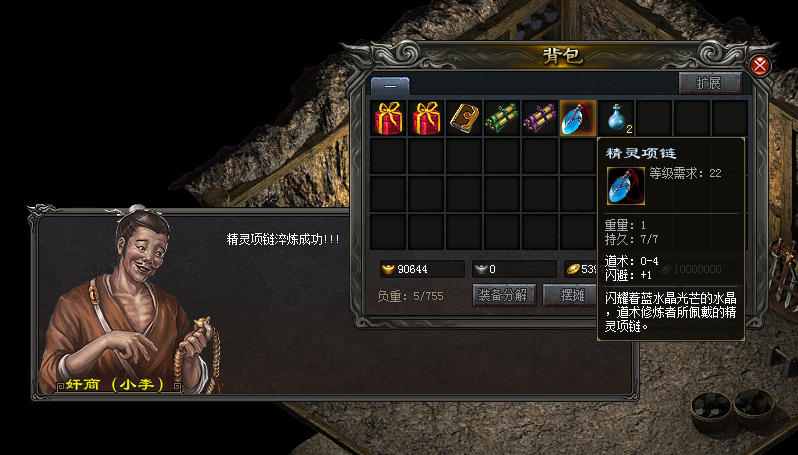798x455 pixels.
Task: Pick the purple scroll bundle item
Action: 540,118
